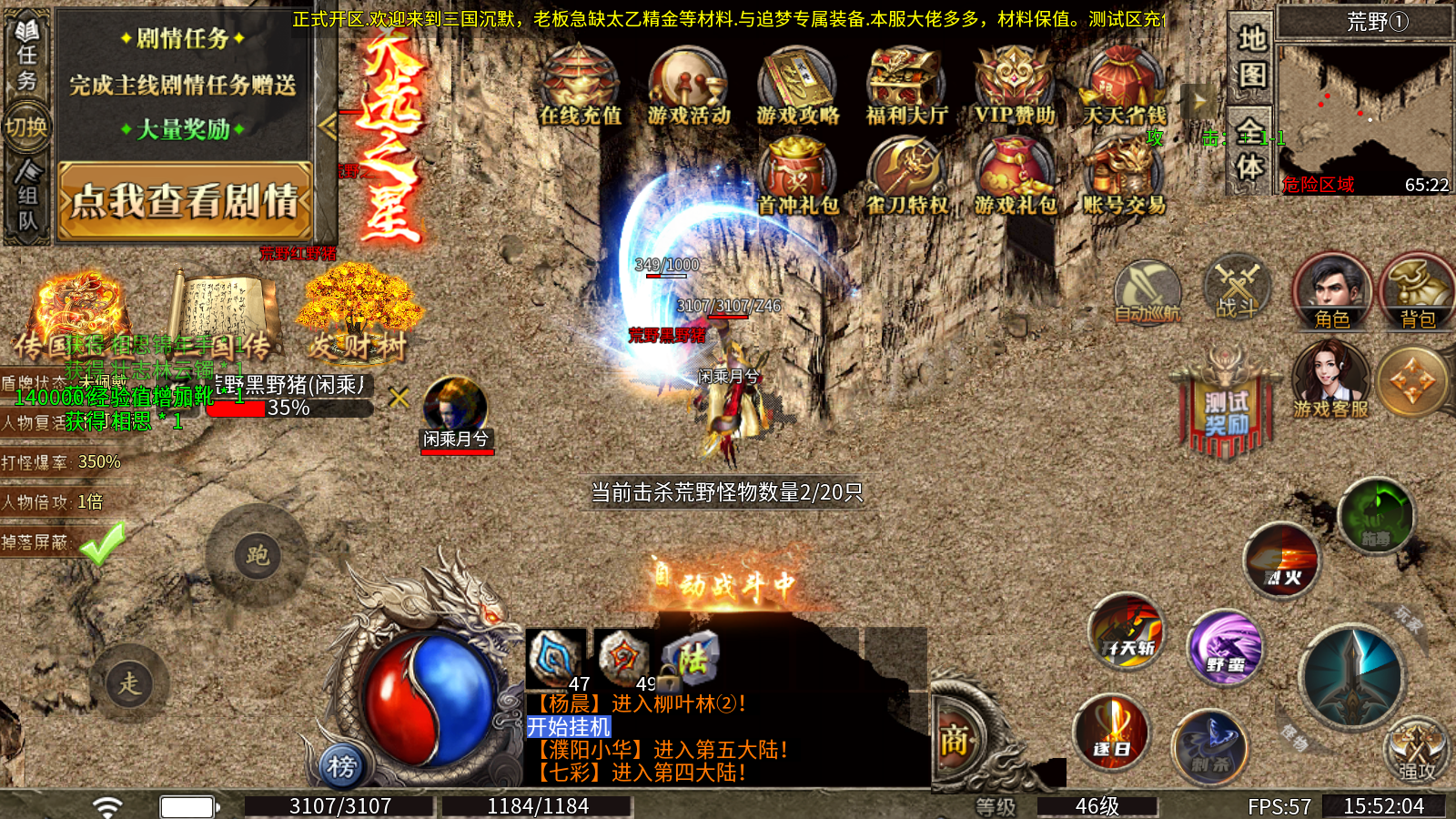1456x819 pixels.
Task: Open the VIP赞助 sponsorship icon
Action: tap(1015, 86)
